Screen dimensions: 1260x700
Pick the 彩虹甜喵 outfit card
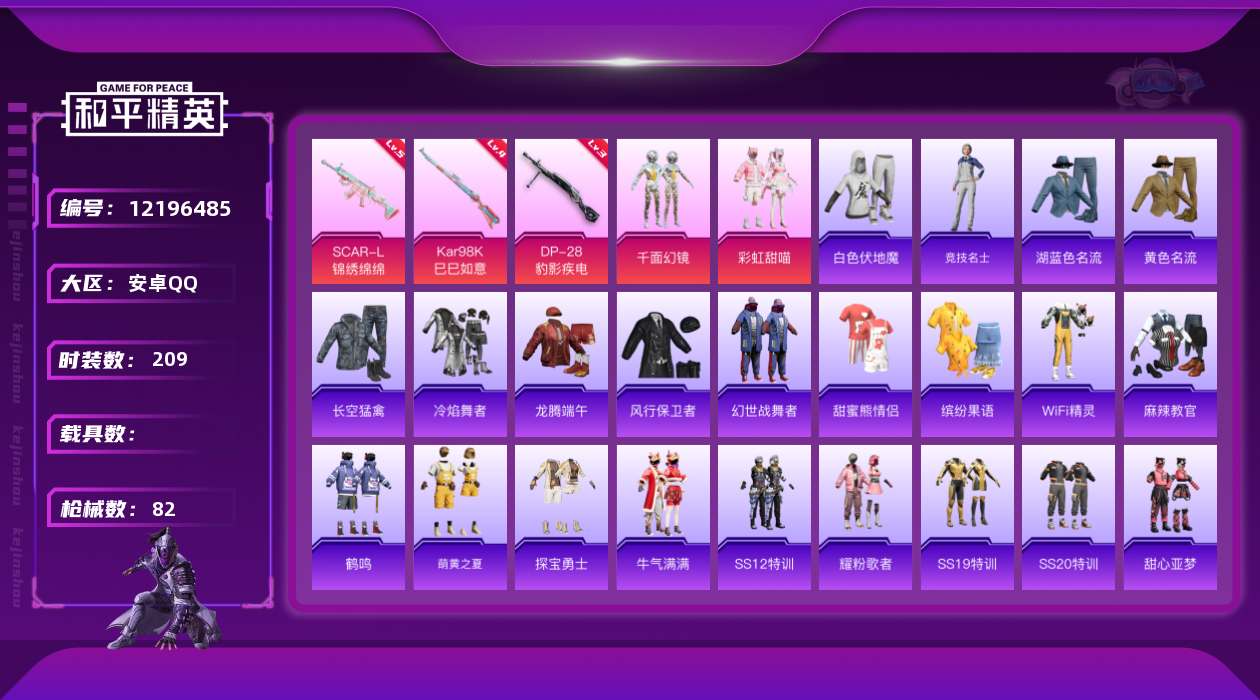pos(764,211)
